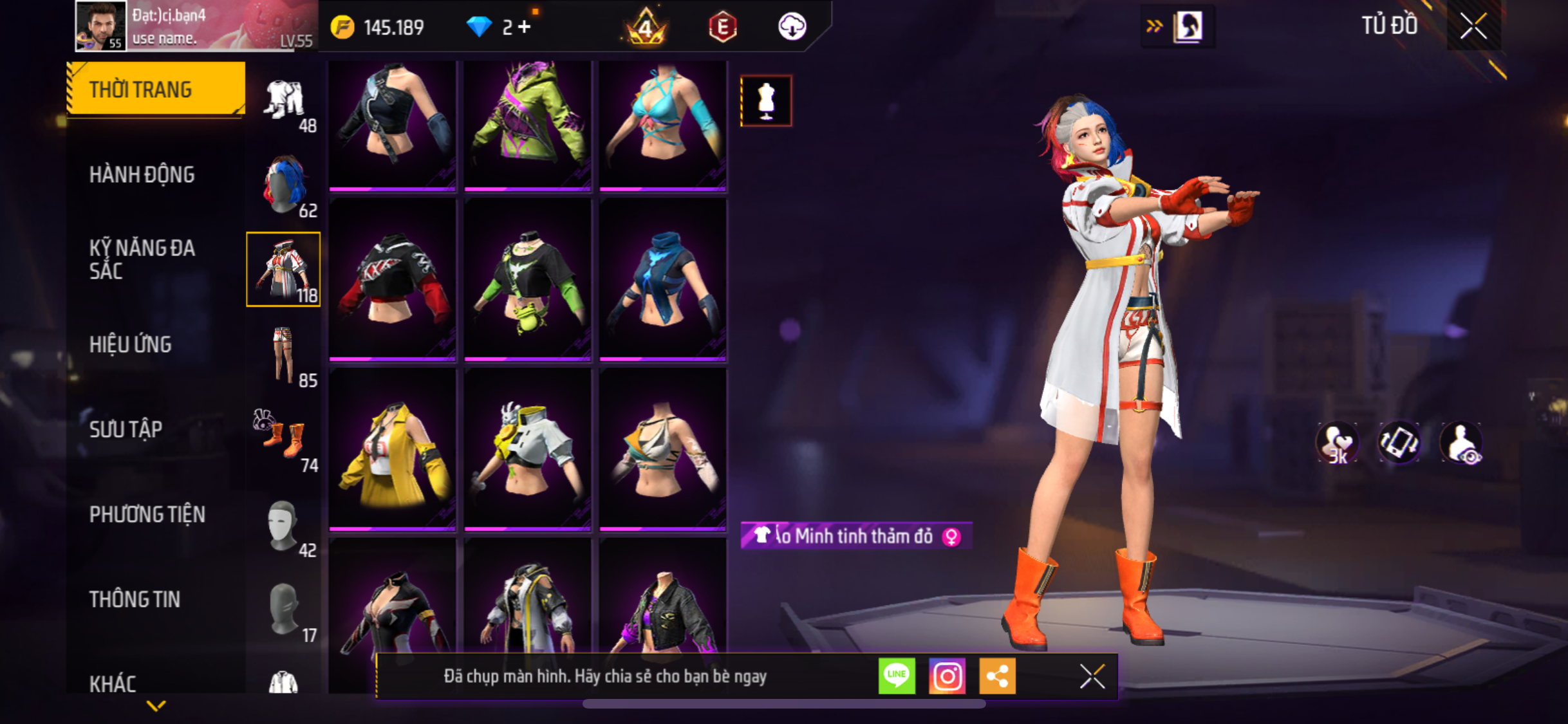Viewport: 1568px width, 724px height.
Task: Open the orange share options button
Action: [997, 676]
